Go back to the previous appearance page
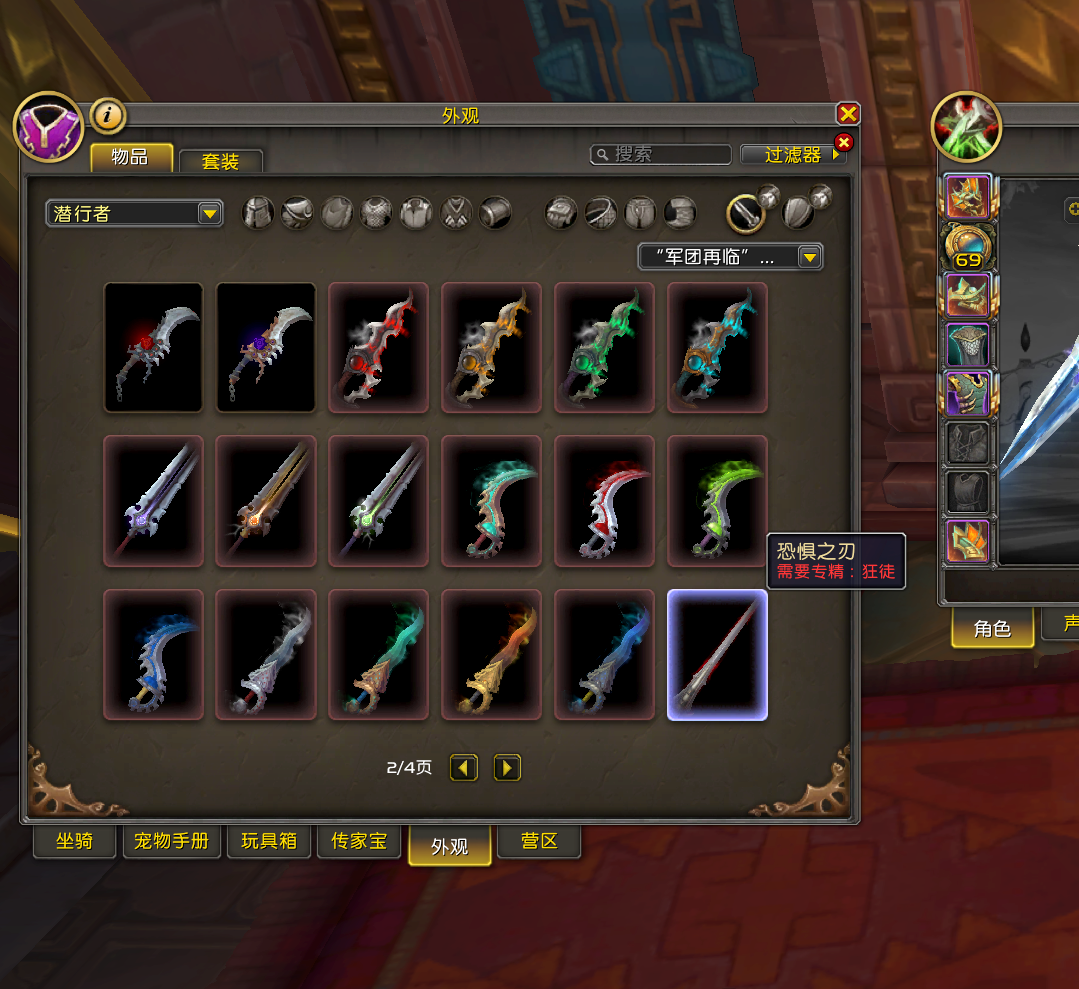 click(463, 768)
